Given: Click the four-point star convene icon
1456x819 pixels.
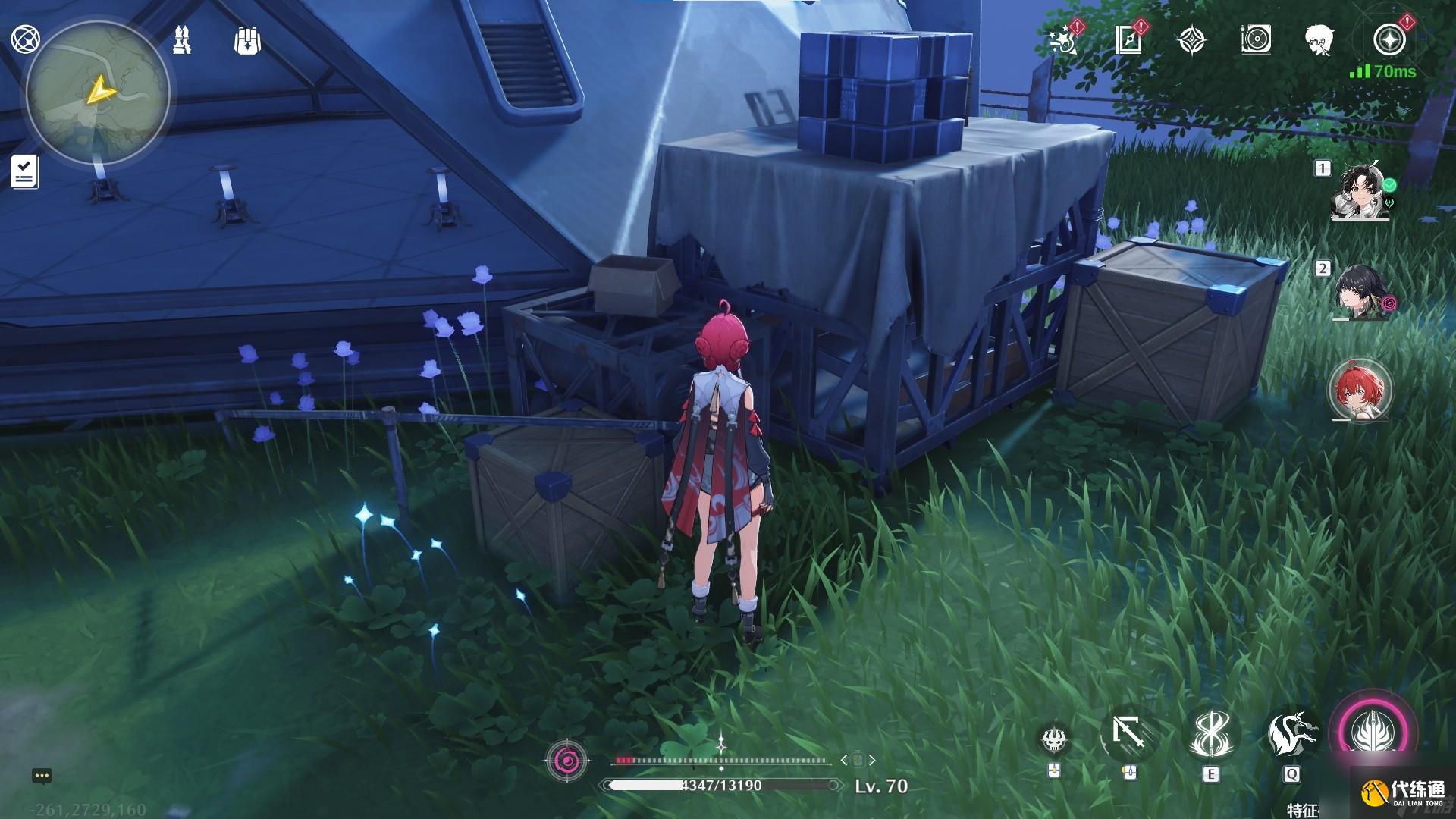Looking at the screenshot, I should (x=1192, y=40).
